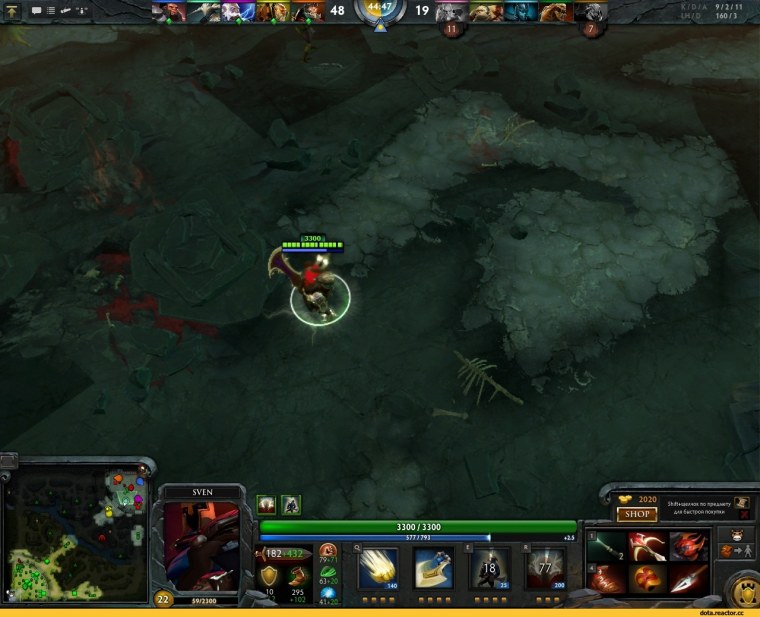Screen dimensions: 760x617
Task: Select the spear-blade item in inventory
Action: pos(689,577)
